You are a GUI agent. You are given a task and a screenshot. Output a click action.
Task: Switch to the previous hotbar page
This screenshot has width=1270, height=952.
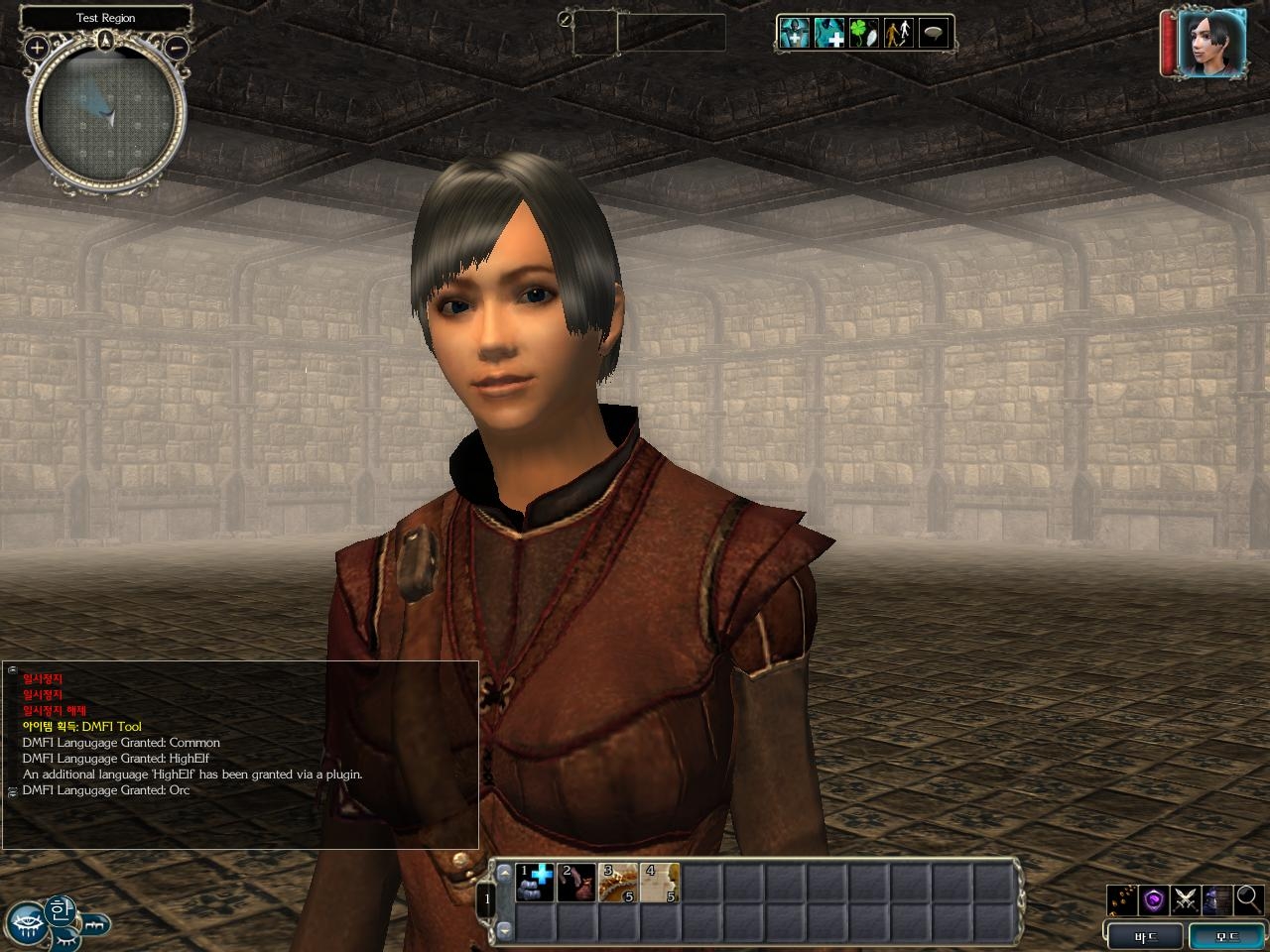click(x=504, y=873)
